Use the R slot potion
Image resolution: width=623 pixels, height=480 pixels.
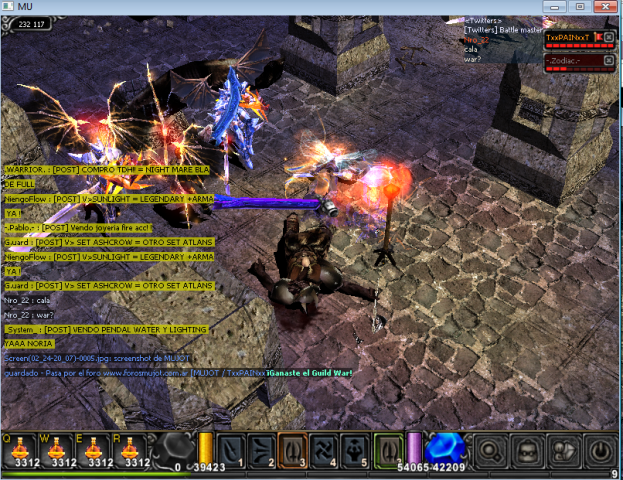tap(129, 450)
